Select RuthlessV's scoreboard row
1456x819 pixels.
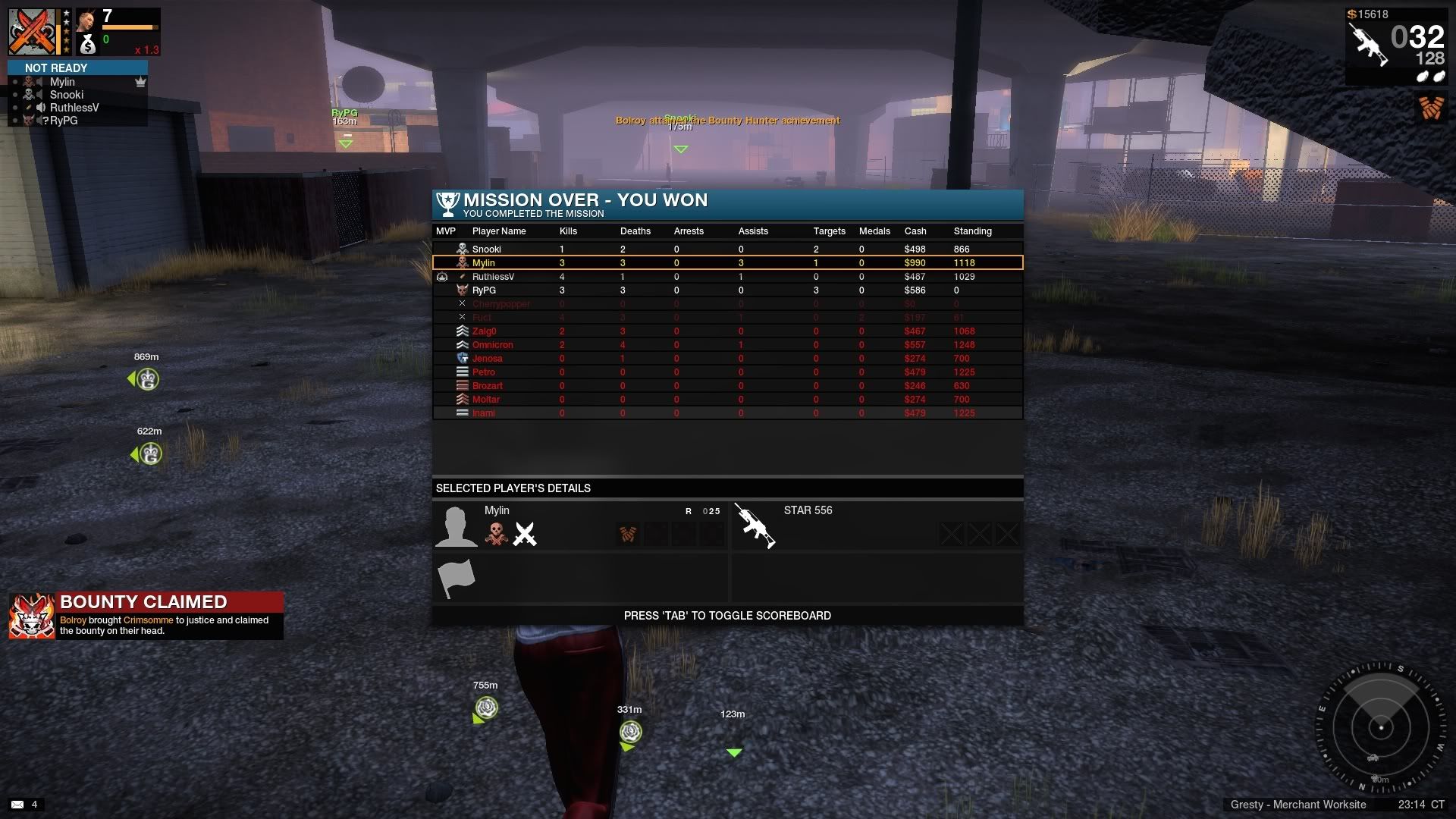[493, 277]
